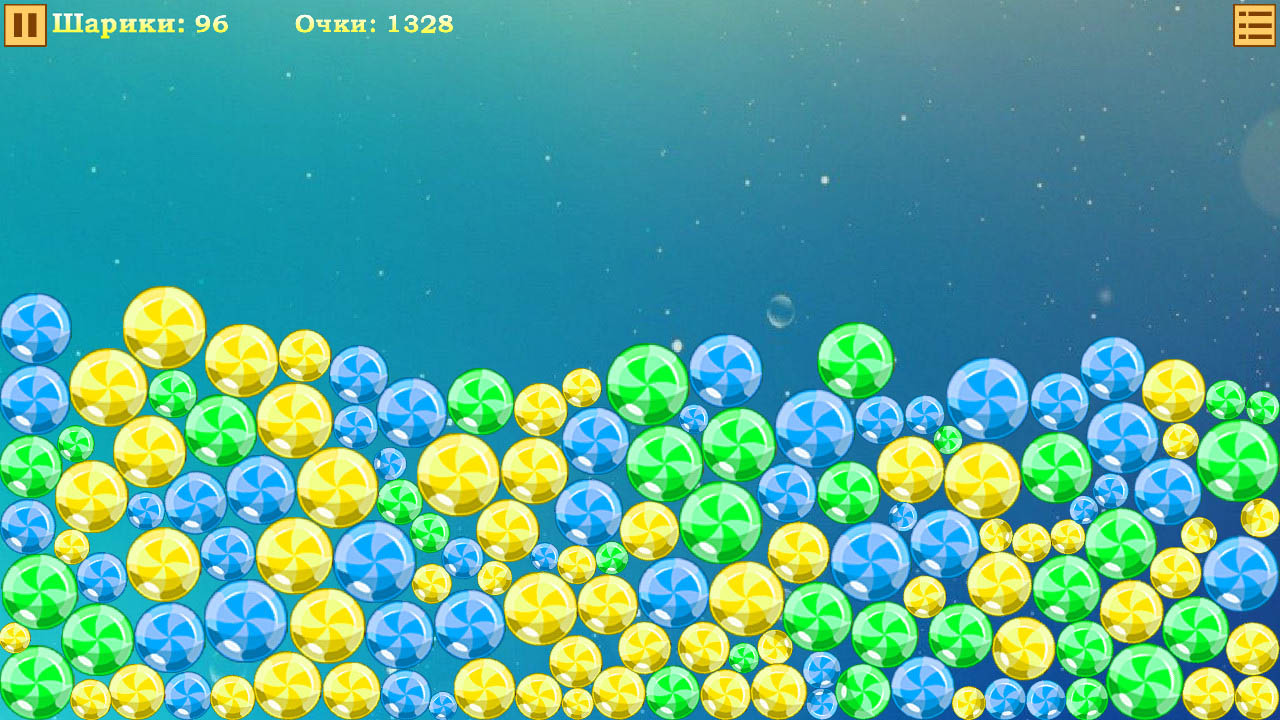Viewport: 1280px width, 720px height.
Task: Click the score value 1328
Action: [420, 24]
